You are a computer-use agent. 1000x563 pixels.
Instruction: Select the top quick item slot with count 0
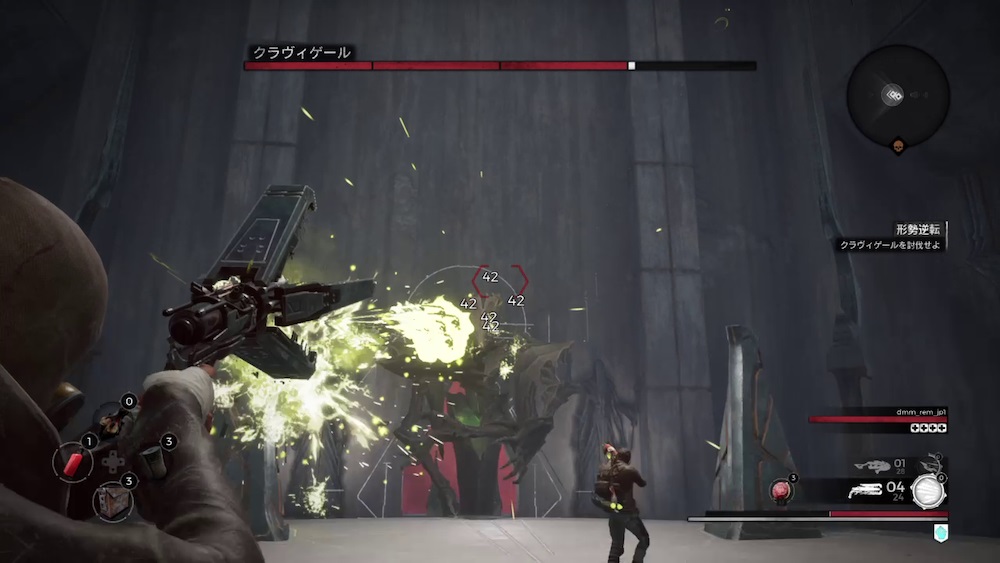click(x=111, y=420)
